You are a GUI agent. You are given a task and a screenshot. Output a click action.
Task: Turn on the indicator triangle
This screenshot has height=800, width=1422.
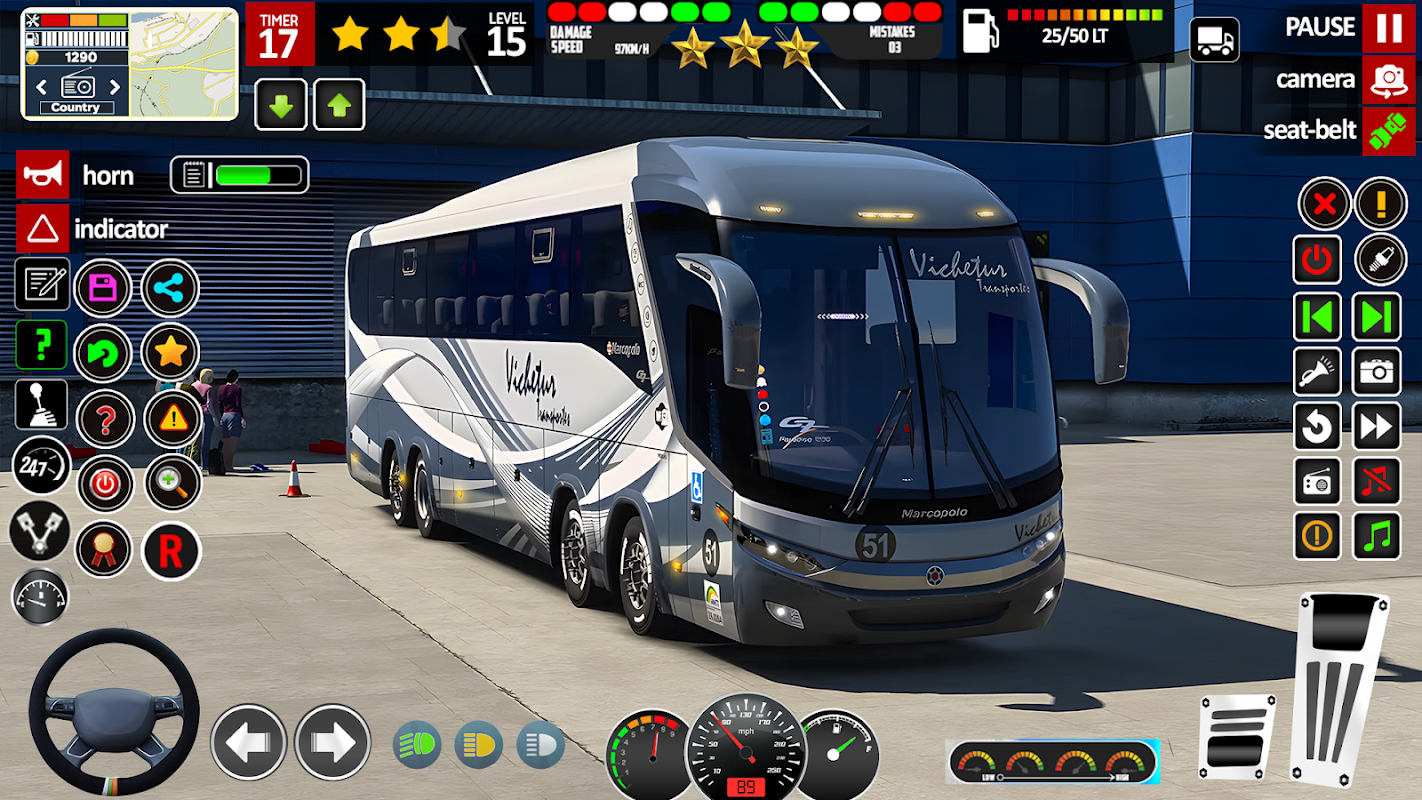click(x=43, y=229)
